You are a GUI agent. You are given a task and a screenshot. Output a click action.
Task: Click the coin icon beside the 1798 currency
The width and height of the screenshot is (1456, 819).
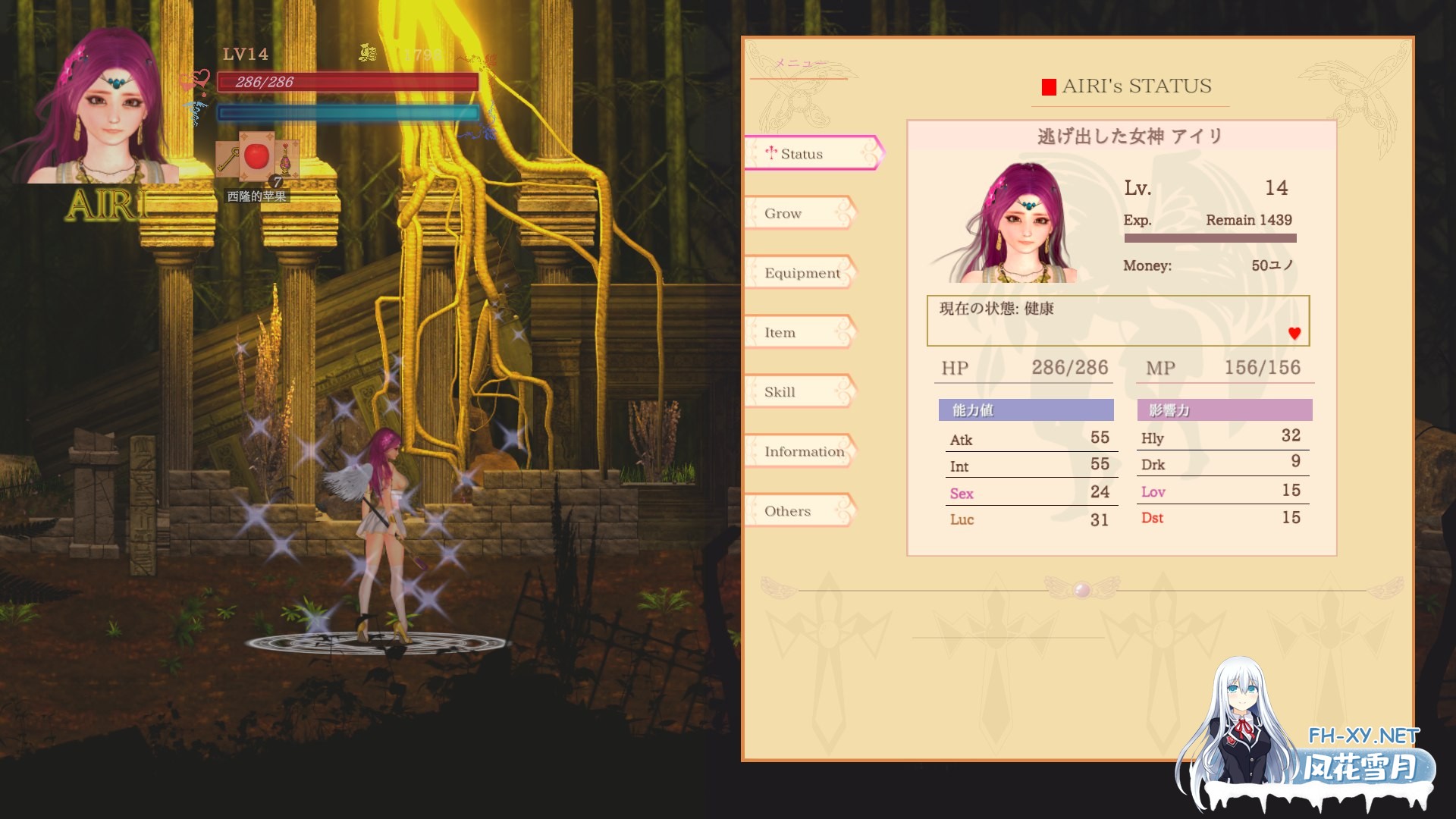[367, 54]
